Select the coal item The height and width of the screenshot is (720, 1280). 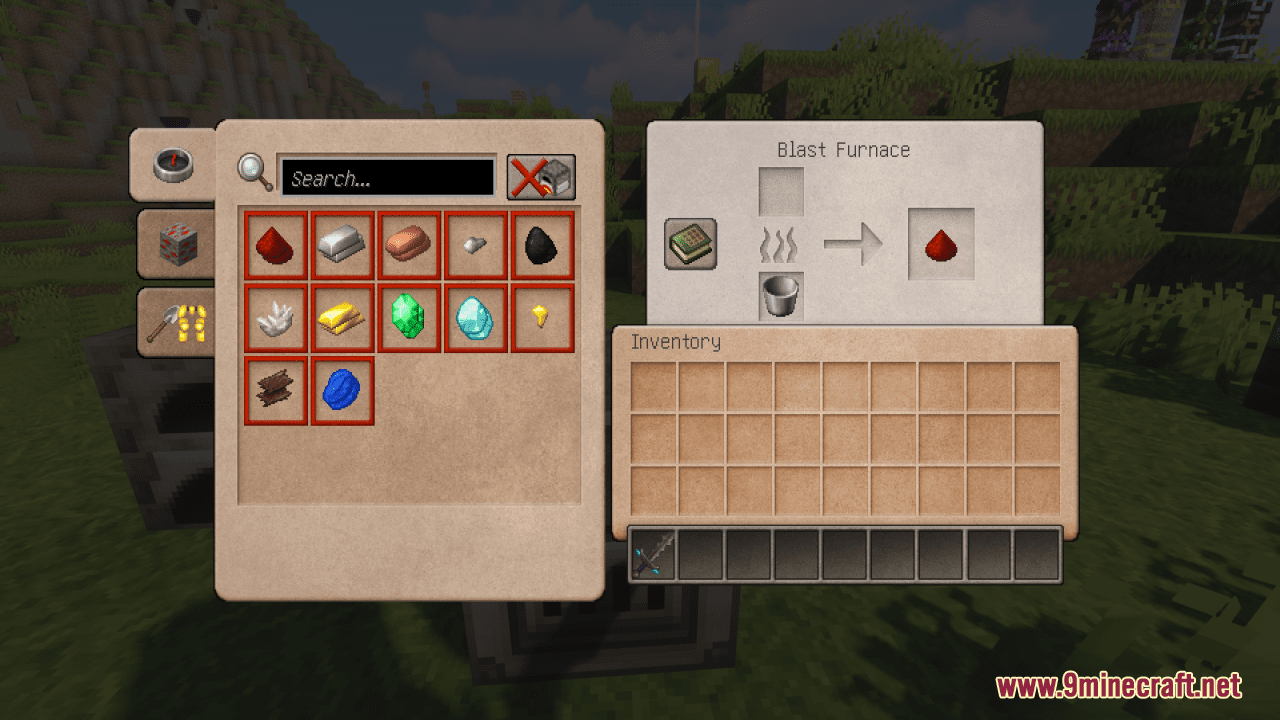click(542, 245)
